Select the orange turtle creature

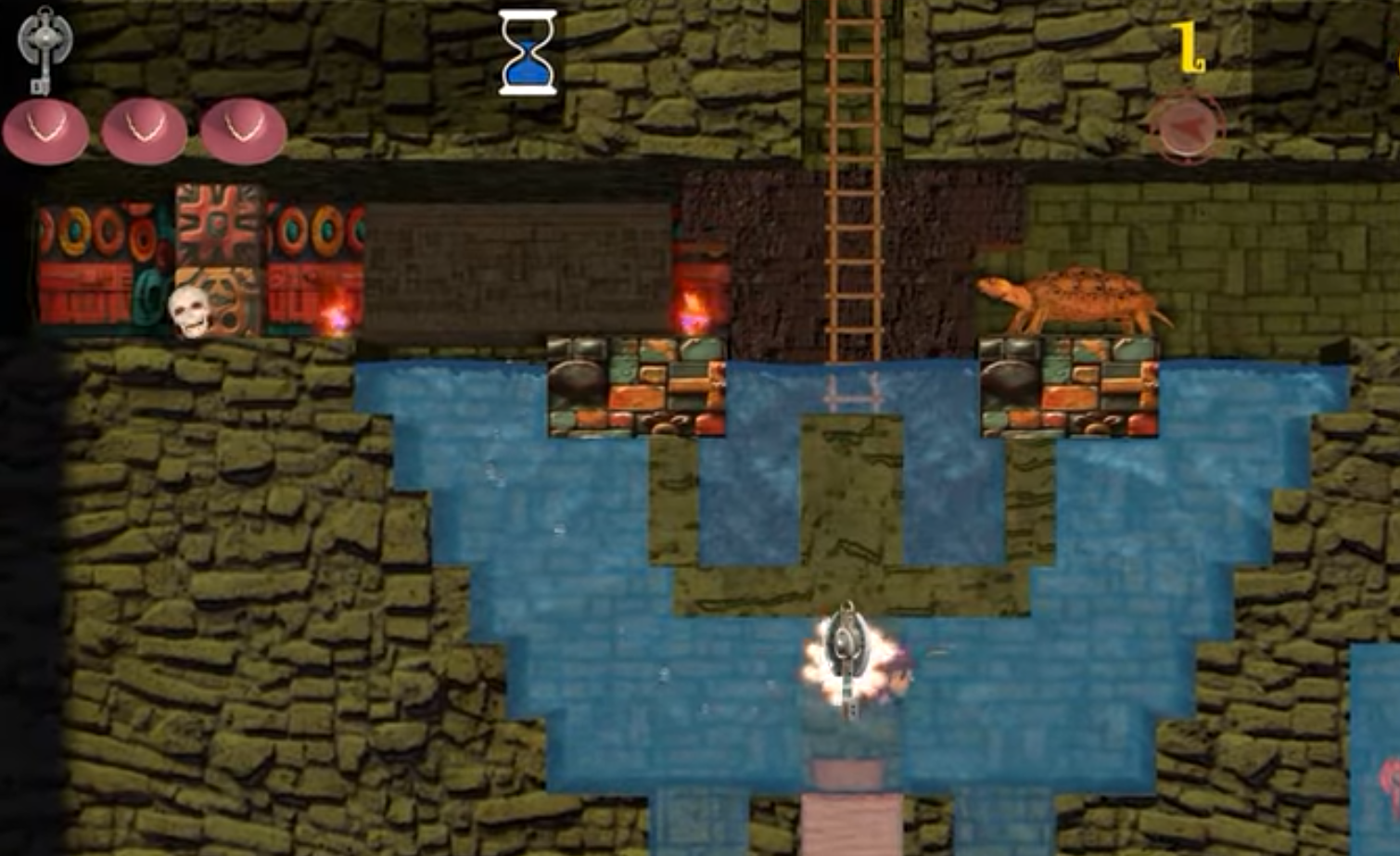click(1075, 297)
